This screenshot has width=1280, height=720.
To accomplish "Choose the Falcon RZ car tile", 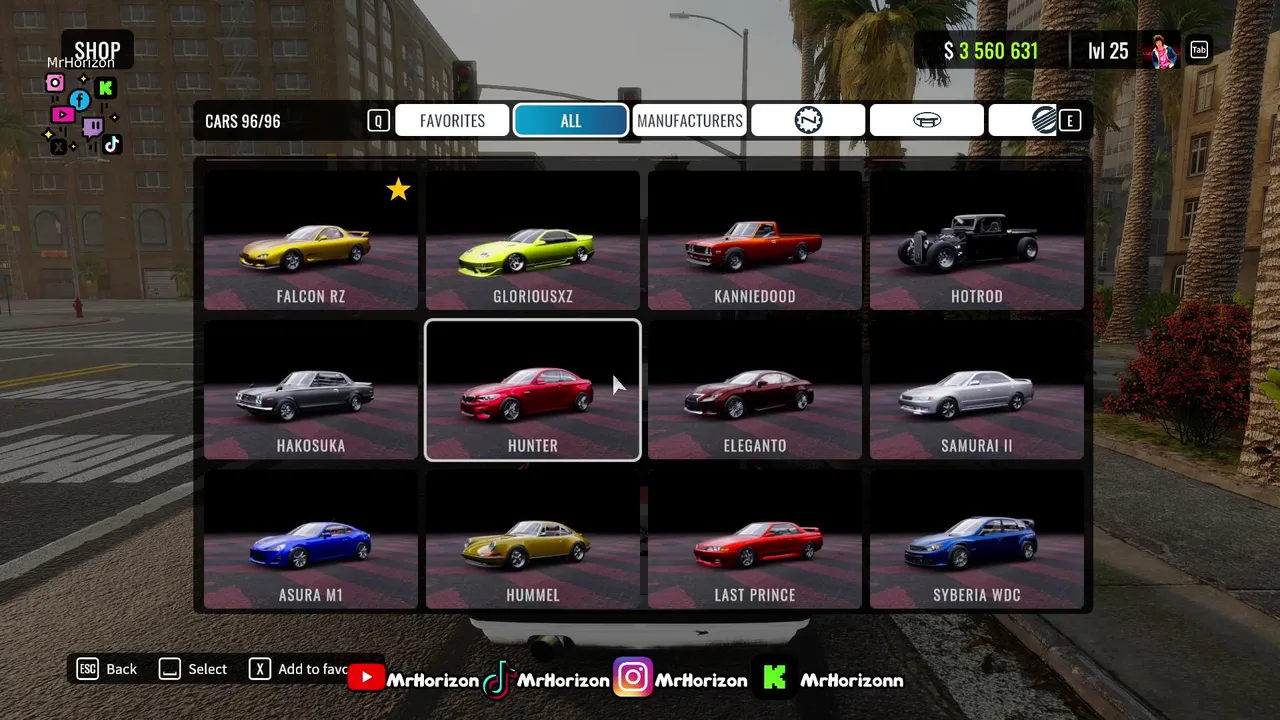I will coord(311,241).
